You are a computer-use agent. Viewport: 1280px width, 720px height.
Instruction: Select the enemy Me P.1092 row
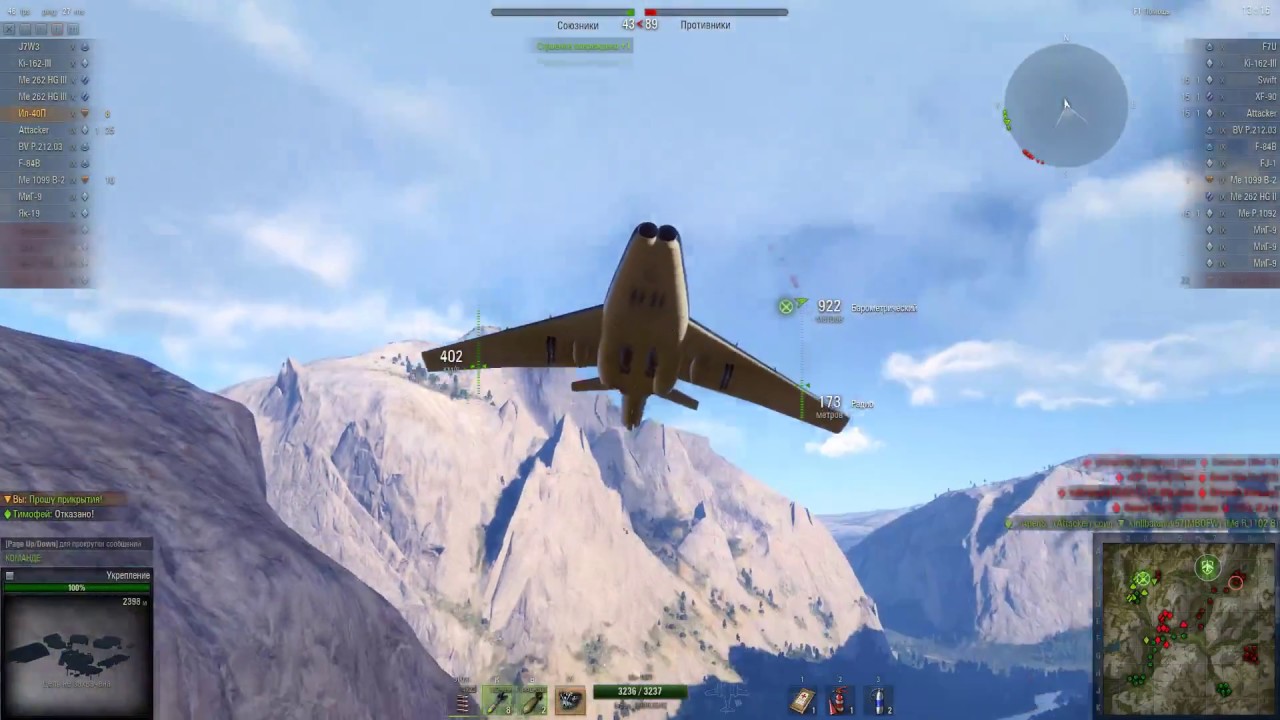click(x=1256, y=213)
